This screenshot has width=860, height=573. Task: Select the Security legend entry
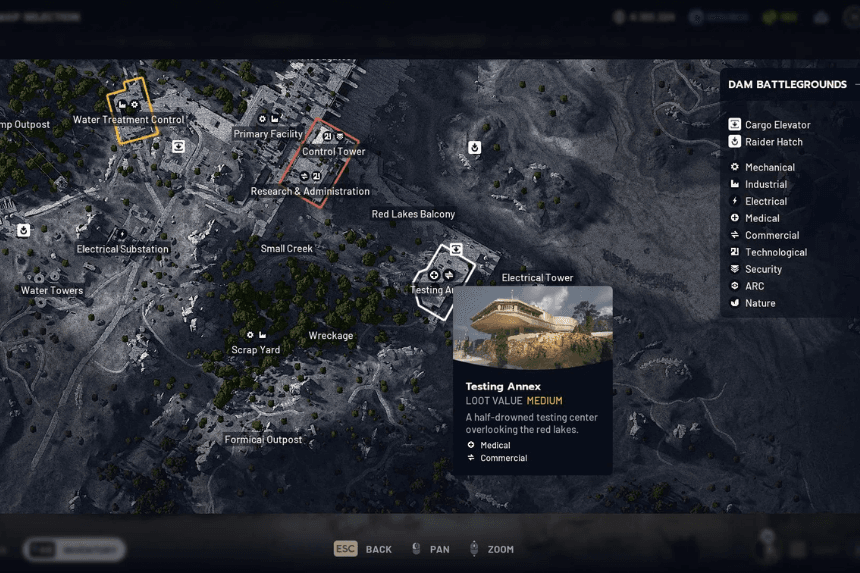763,269
